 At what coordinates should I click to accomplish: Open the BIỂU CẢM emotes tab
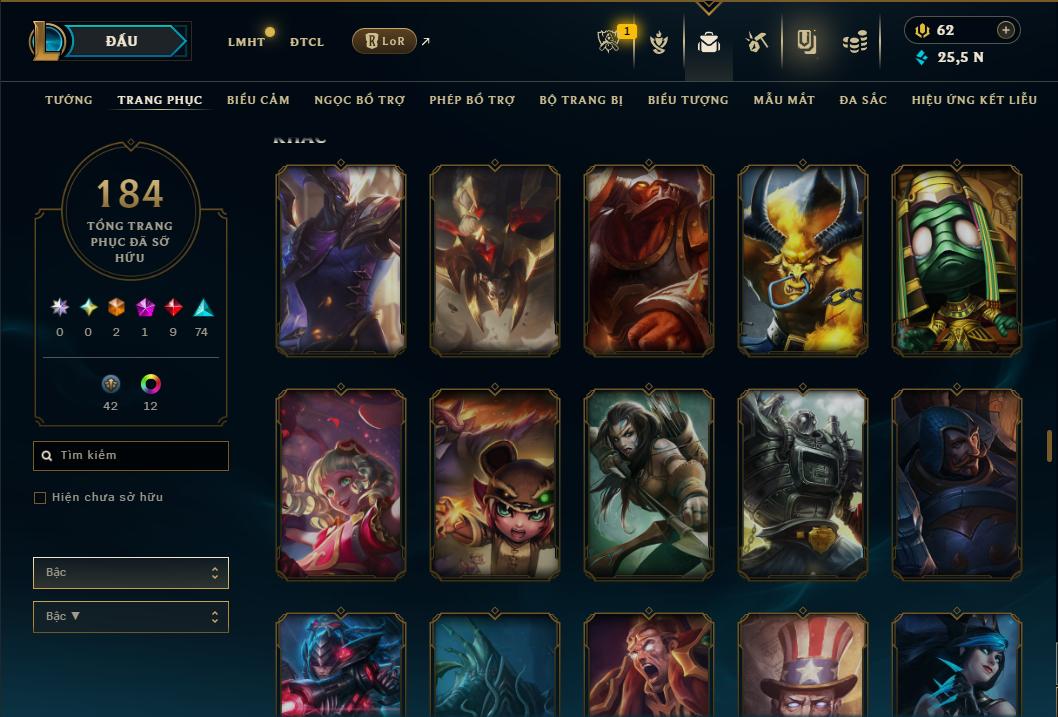pyautogui.click(x=258, y=100)
